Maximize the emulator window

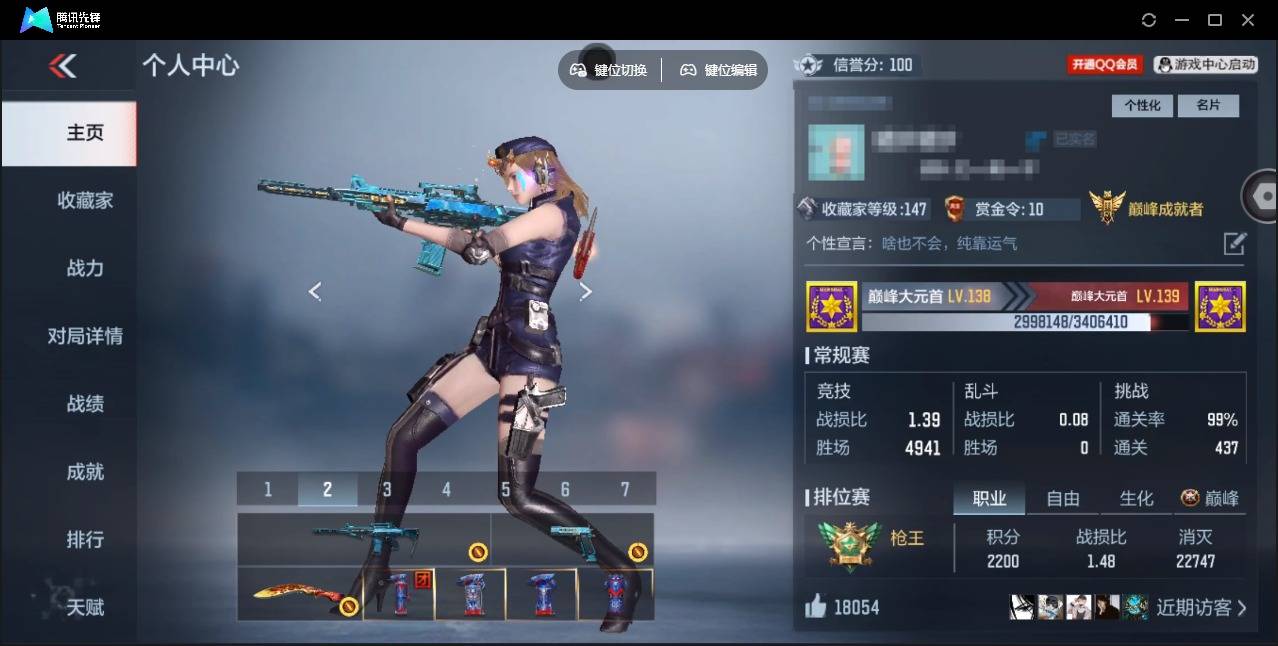(x=1215, y=20)
